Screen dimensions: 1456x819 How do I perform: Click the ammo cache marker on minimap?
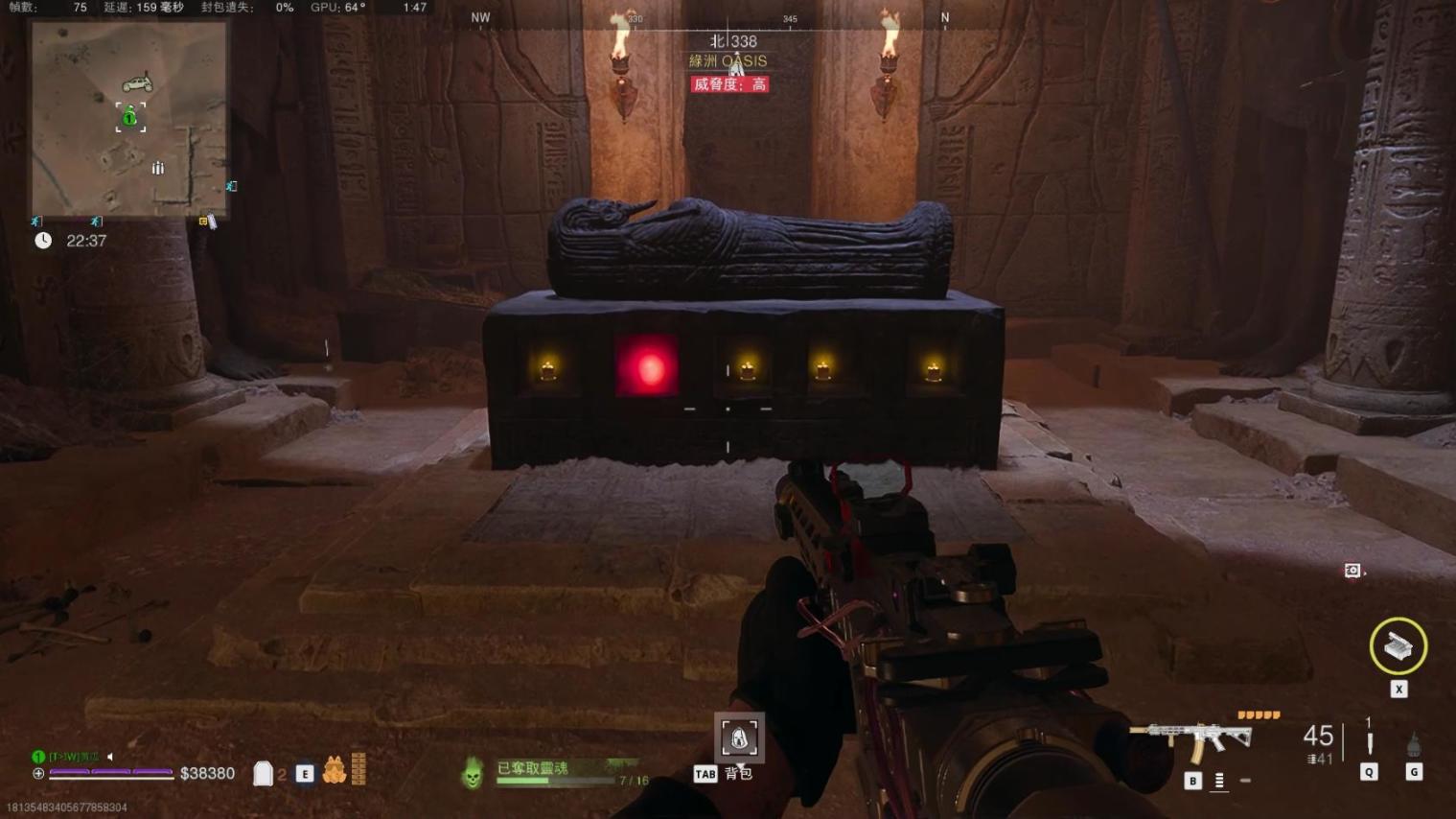(x=158, y=168)
